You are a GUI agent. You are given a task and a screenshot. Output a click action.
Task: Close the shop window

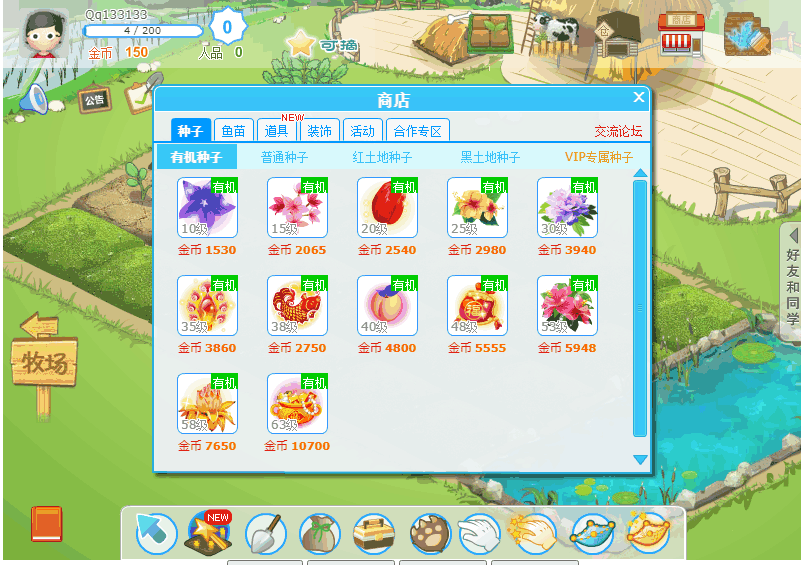point(639,97)
